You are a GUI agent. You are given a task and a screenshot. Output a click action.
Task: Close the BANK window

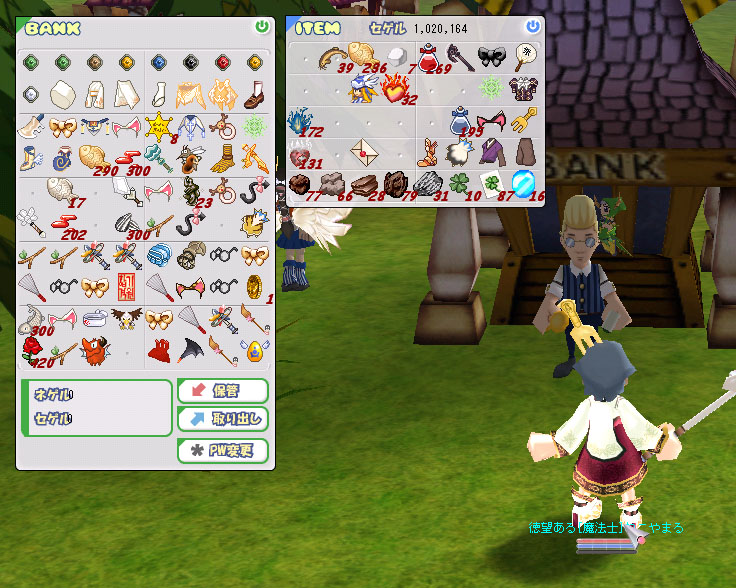coord(262,27)
